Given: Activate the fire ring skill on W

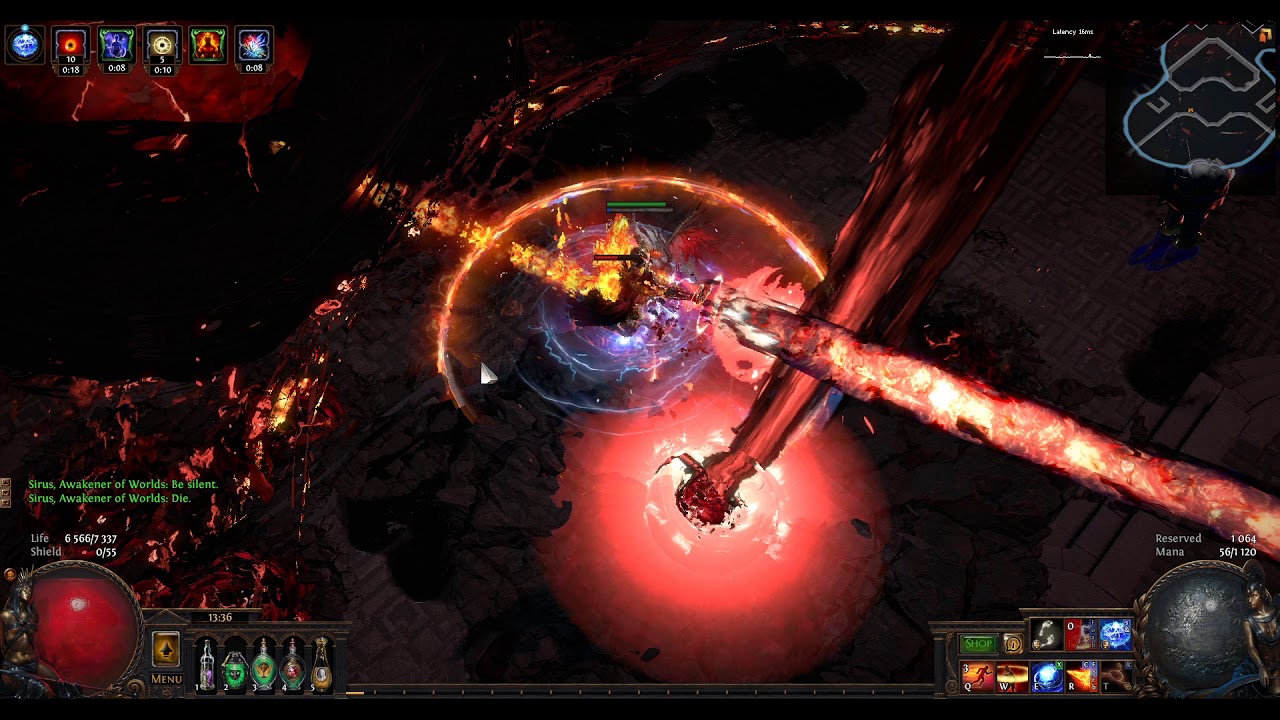Looking at the screenshot, I should (x=1012, y=677).
